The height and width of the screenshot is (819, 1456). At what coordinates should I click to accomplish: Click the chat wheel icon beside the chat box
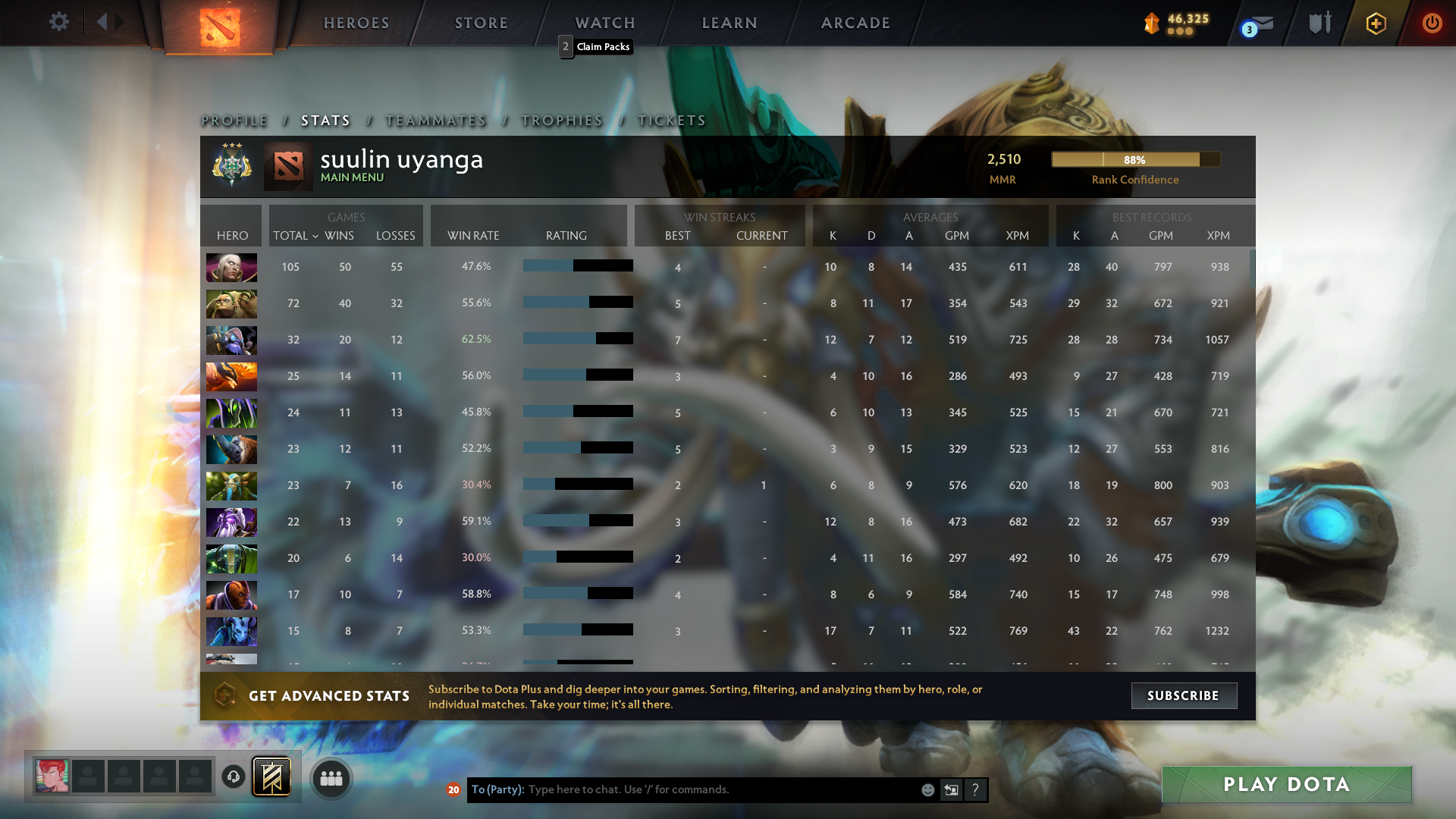[952, 789]
